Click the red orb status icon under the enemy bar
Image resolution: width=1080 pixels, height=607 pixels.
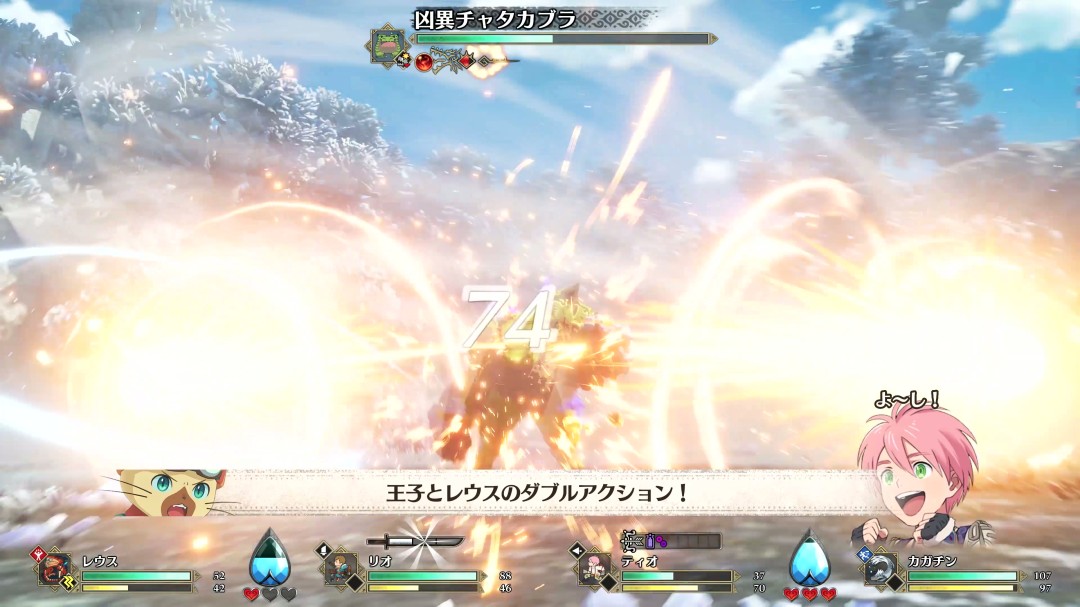[x=424, y=62]
